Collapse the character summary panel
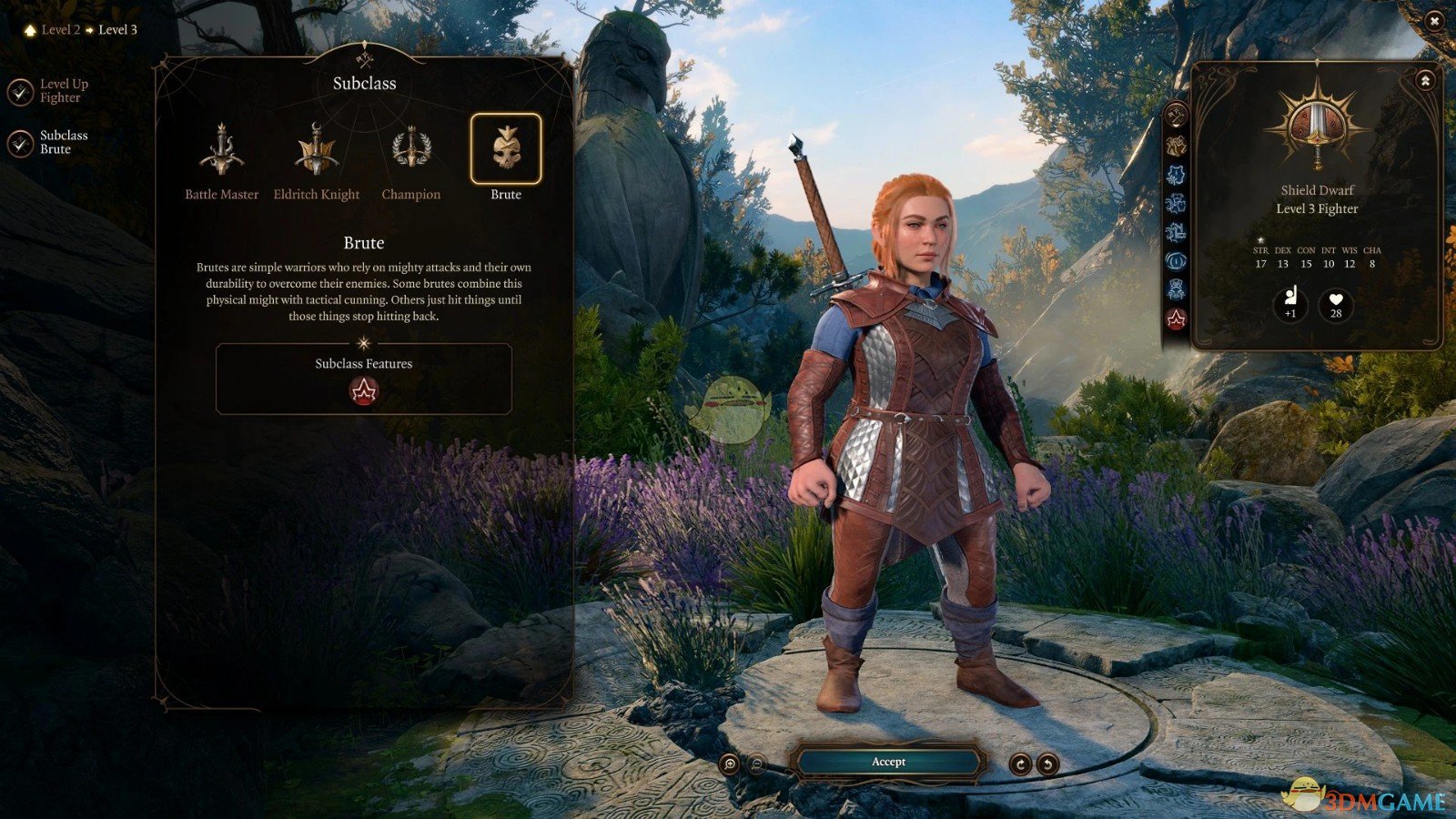The width and height of the screenshot is (1456, 819). [1425, 81]
